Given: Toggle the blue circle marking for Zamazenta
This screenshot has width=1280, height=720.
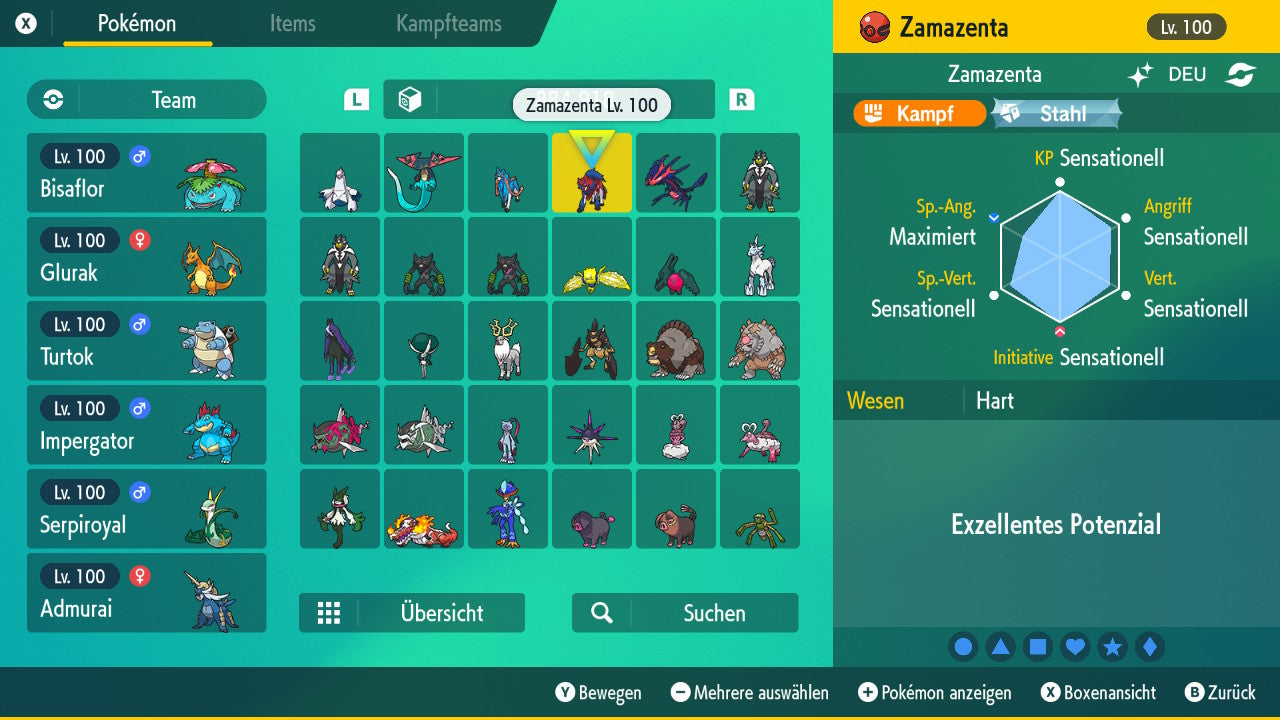Looking at the screenshot, I should coord(963,647).
